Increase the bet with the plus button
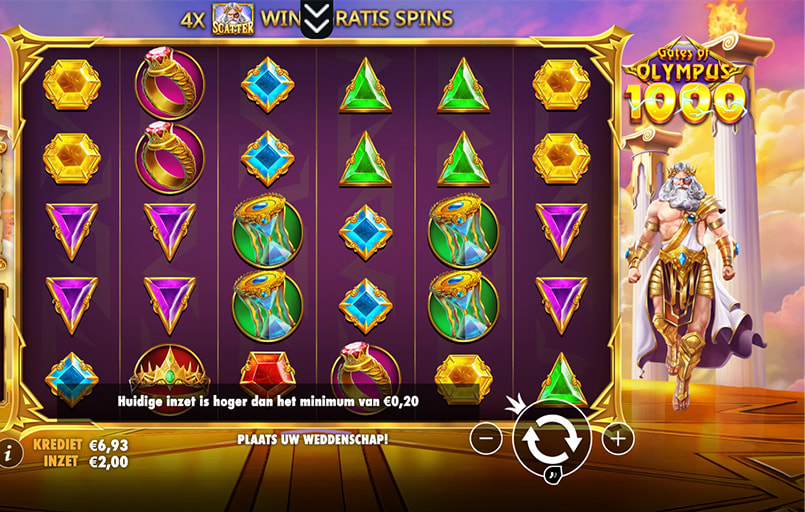 [618, 438]
